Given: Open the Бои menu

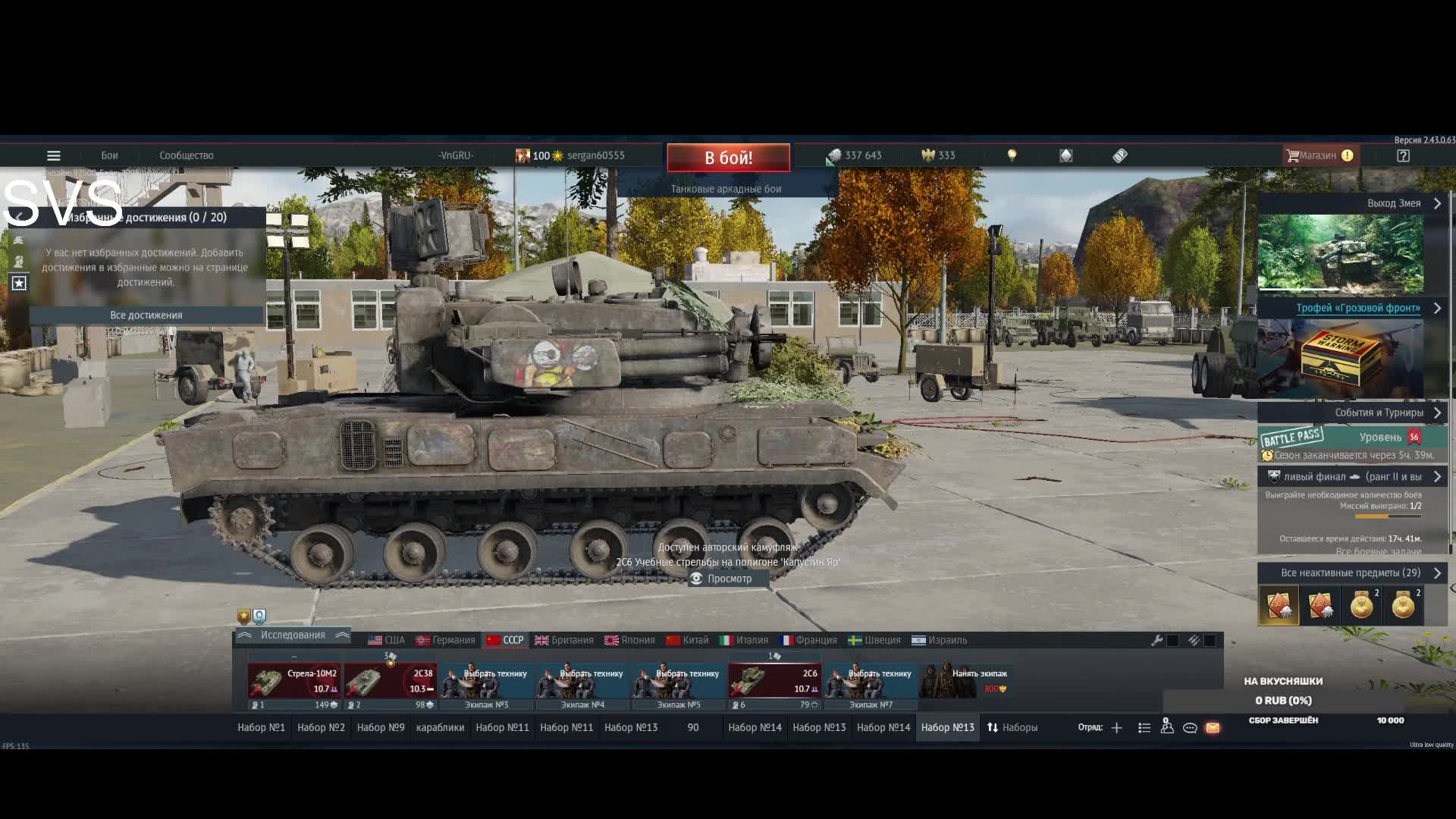Looking at the screenshot, I should (x=109, y=155).
